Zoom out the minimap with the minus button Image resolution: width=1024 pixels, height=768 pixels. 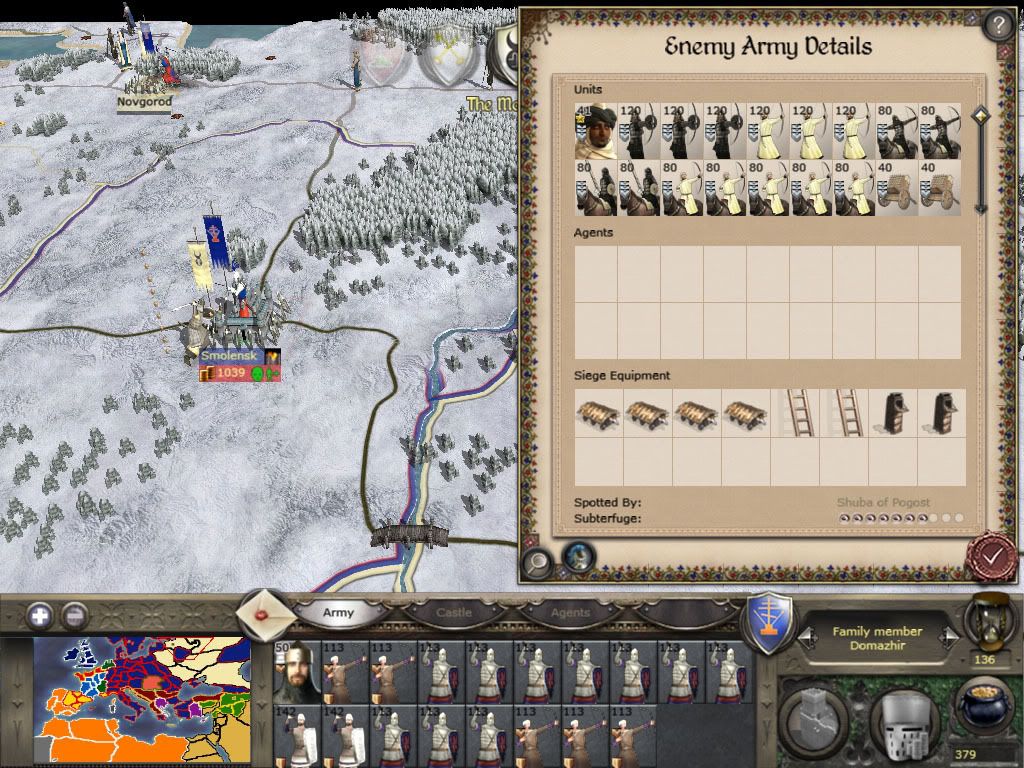click(x=73, y=615)
